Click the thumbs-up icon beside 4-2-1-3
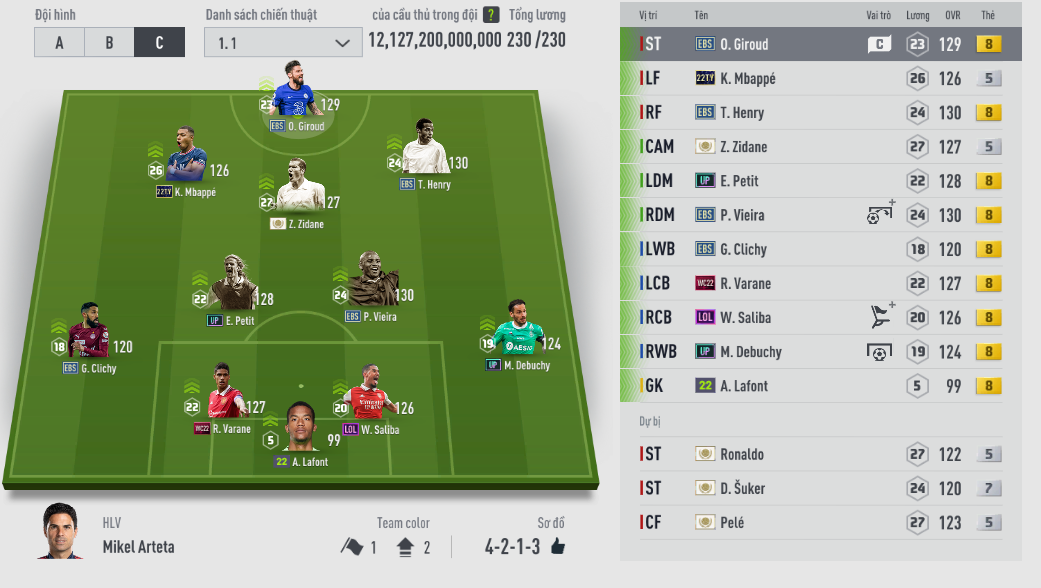 pyautogui.click(x=557, y=546)
